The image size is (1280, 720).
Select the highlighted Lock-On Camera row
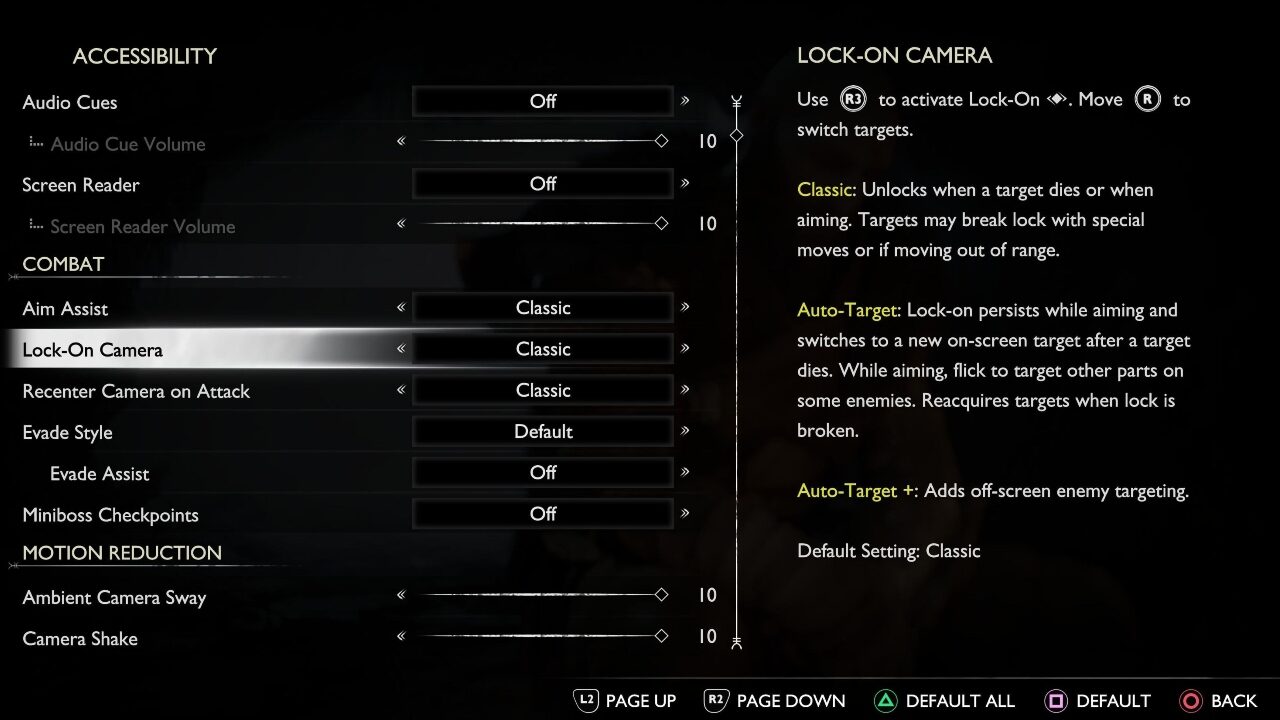93,350
